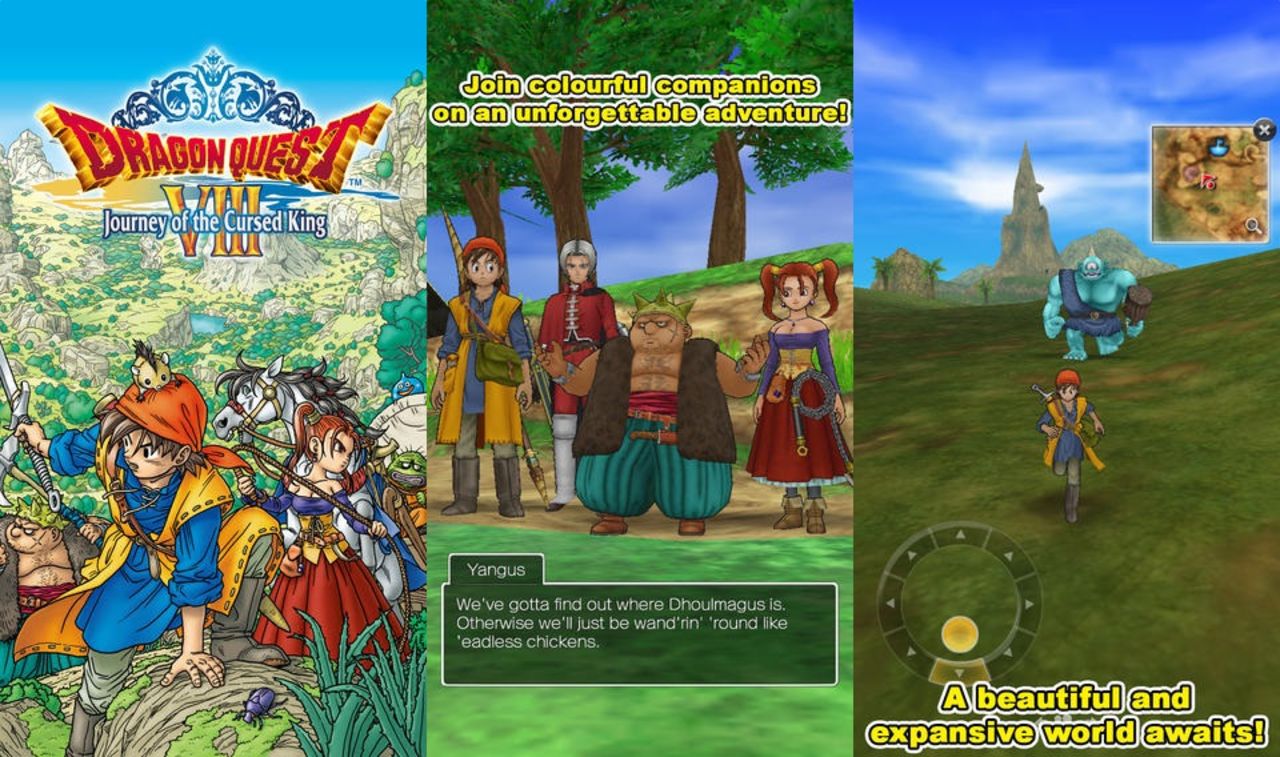Click the red player arrow on the minimap
The width and height of the screenshot is (1280, 757).
[x=1209, y=182]
